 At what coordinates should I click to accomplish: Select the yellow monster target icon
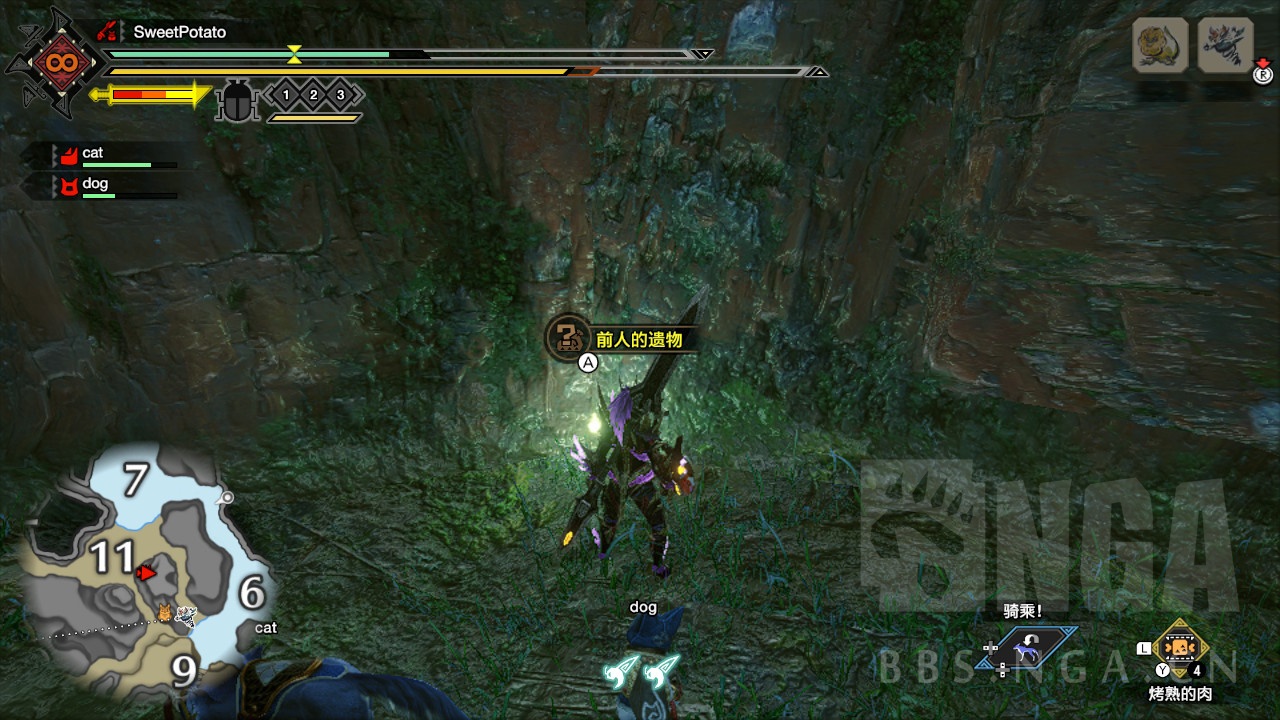click(1160, 45)
